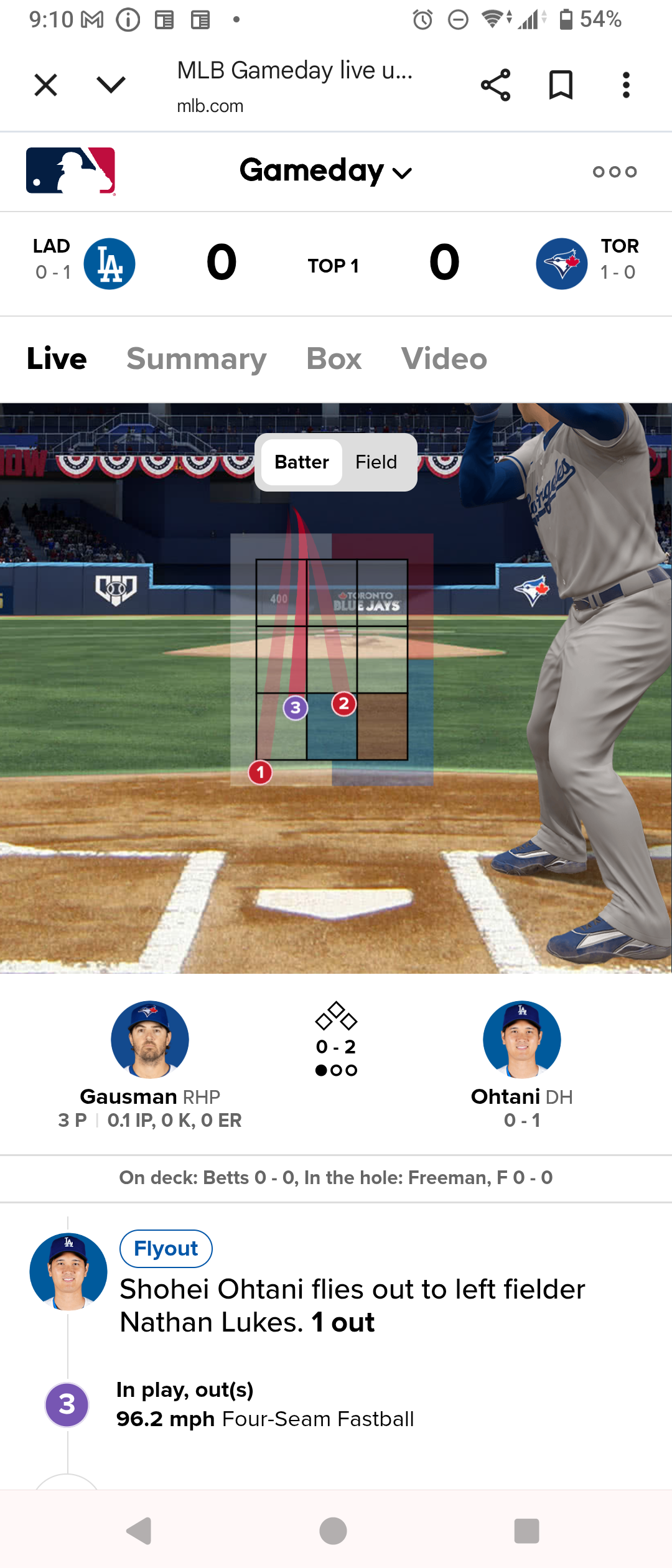
Task: Open the Gameday dropdown menu
Action: click(x=325, y=171)
